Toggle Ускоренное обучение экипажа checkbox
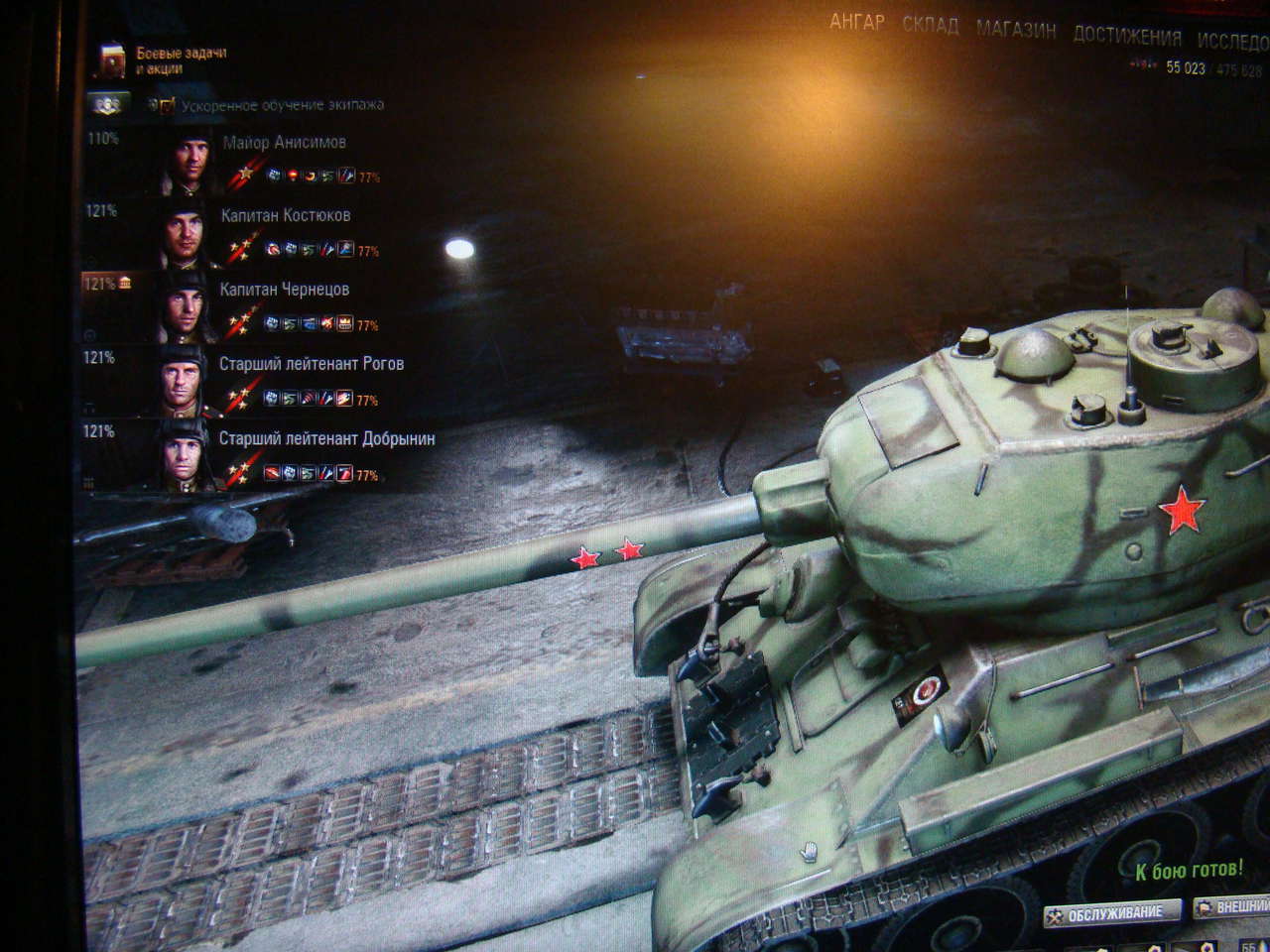1270x952 pixels. (165, 105)
